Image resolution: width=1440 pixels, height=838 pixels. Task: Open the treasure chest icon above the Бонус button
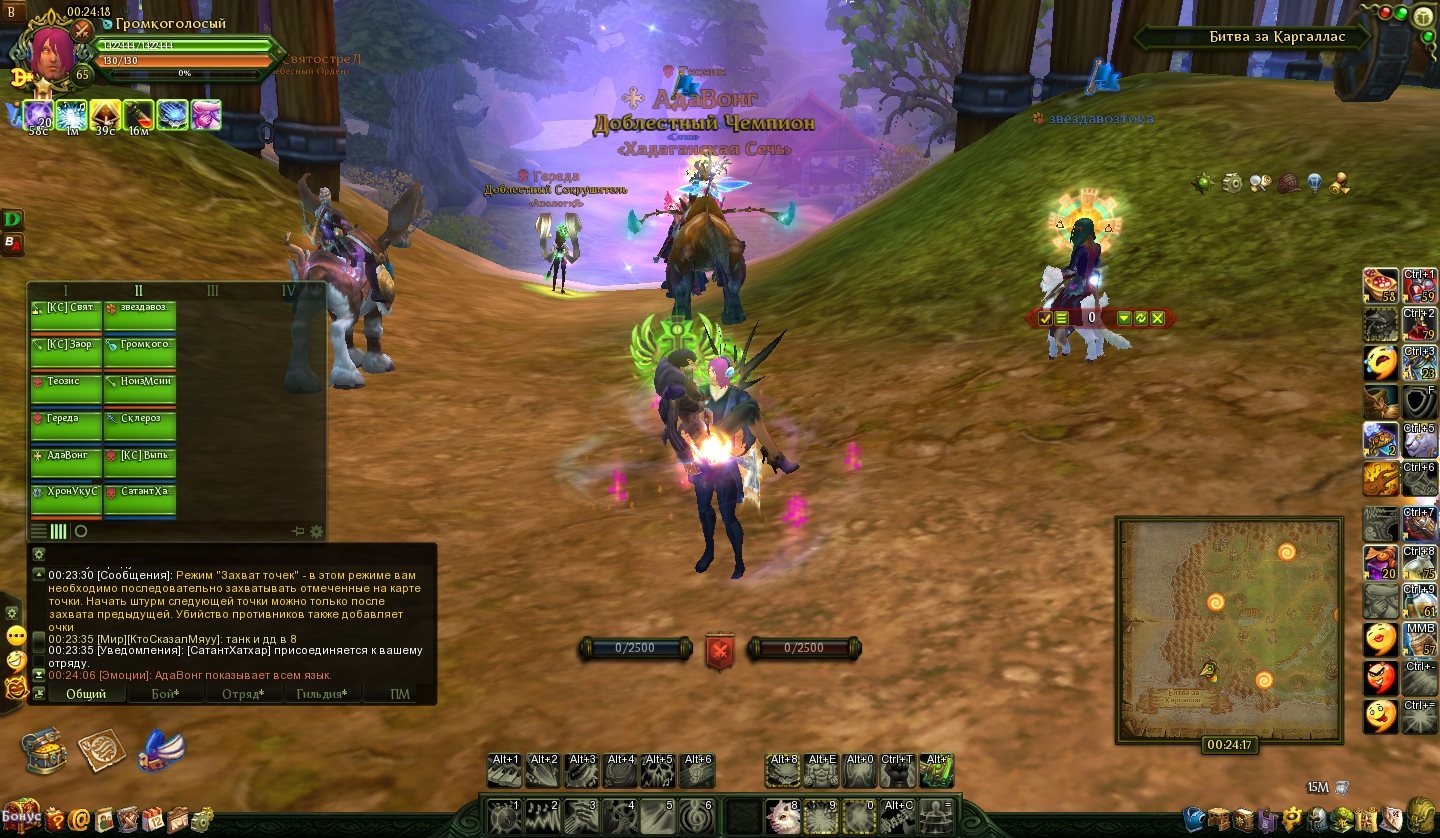click(45, 750)
